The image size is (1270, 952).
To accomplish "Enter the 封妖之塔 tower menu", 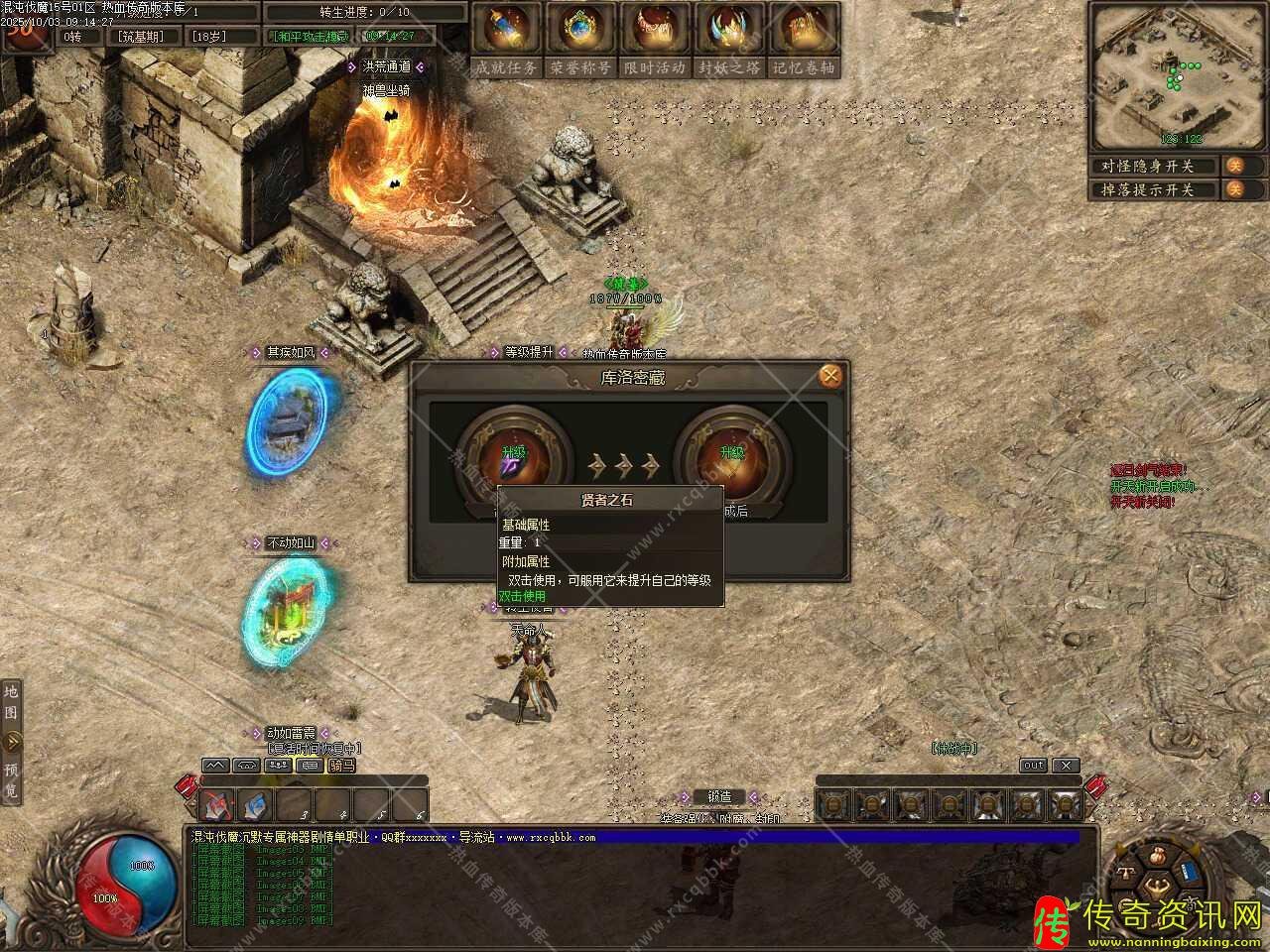I will pos(729,40).
